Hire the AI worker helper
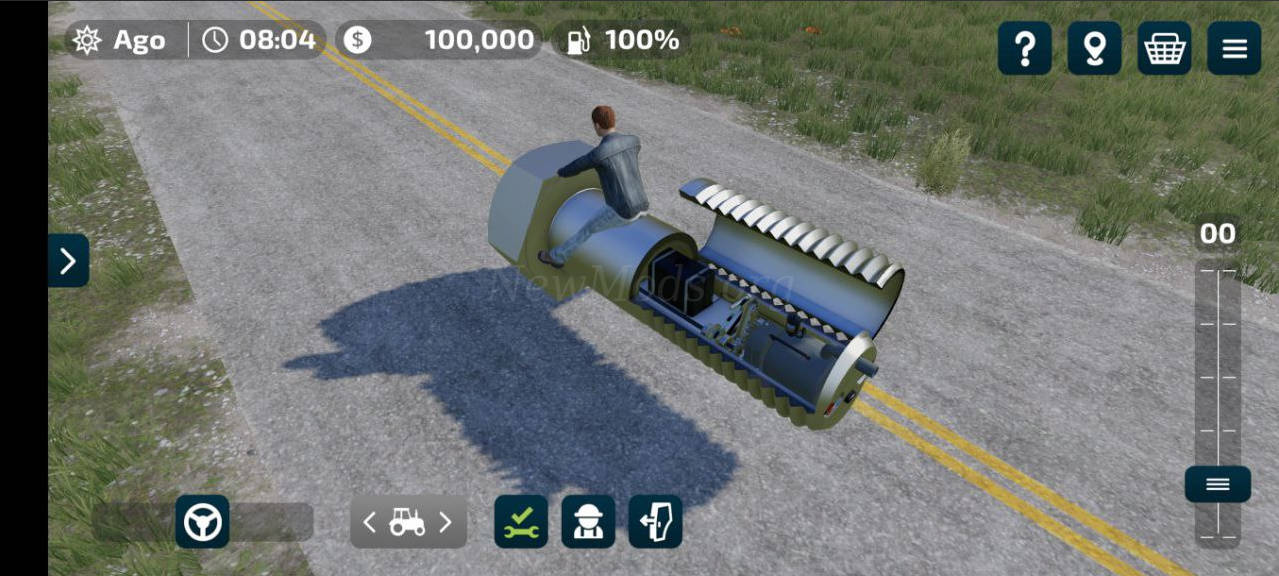This screenshot has height=576, width=1279. 588,521
